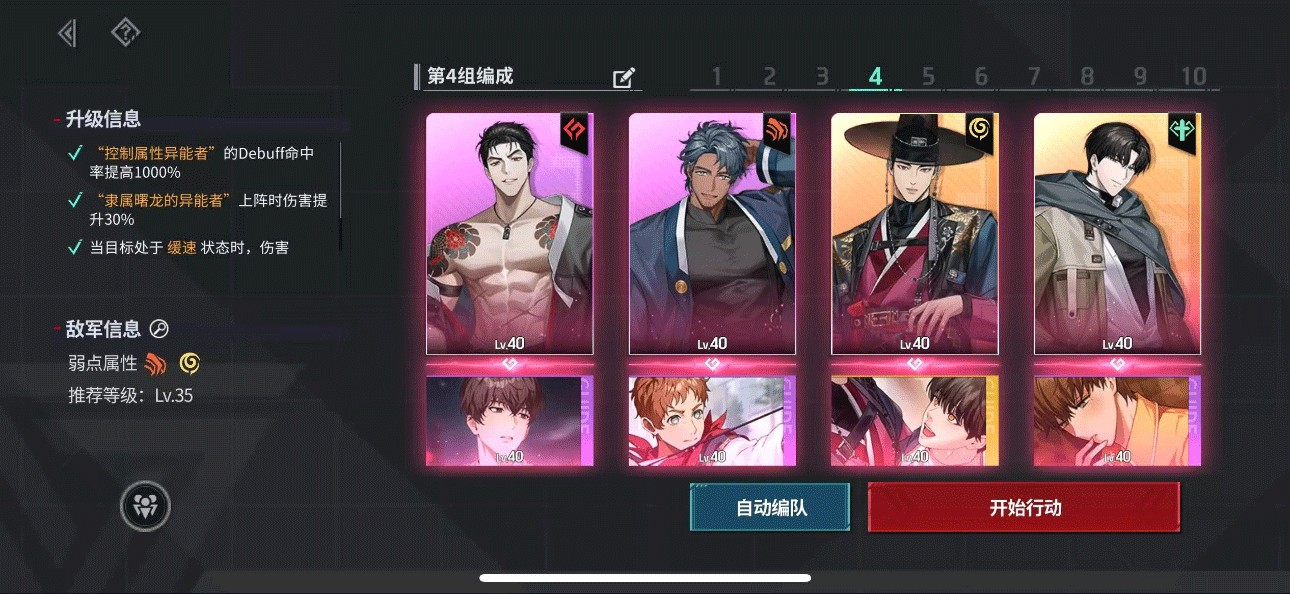Pick the character in the grey hooded cloak
Viewport: 1290px width, 594px height.
[x=1117, y=233]
